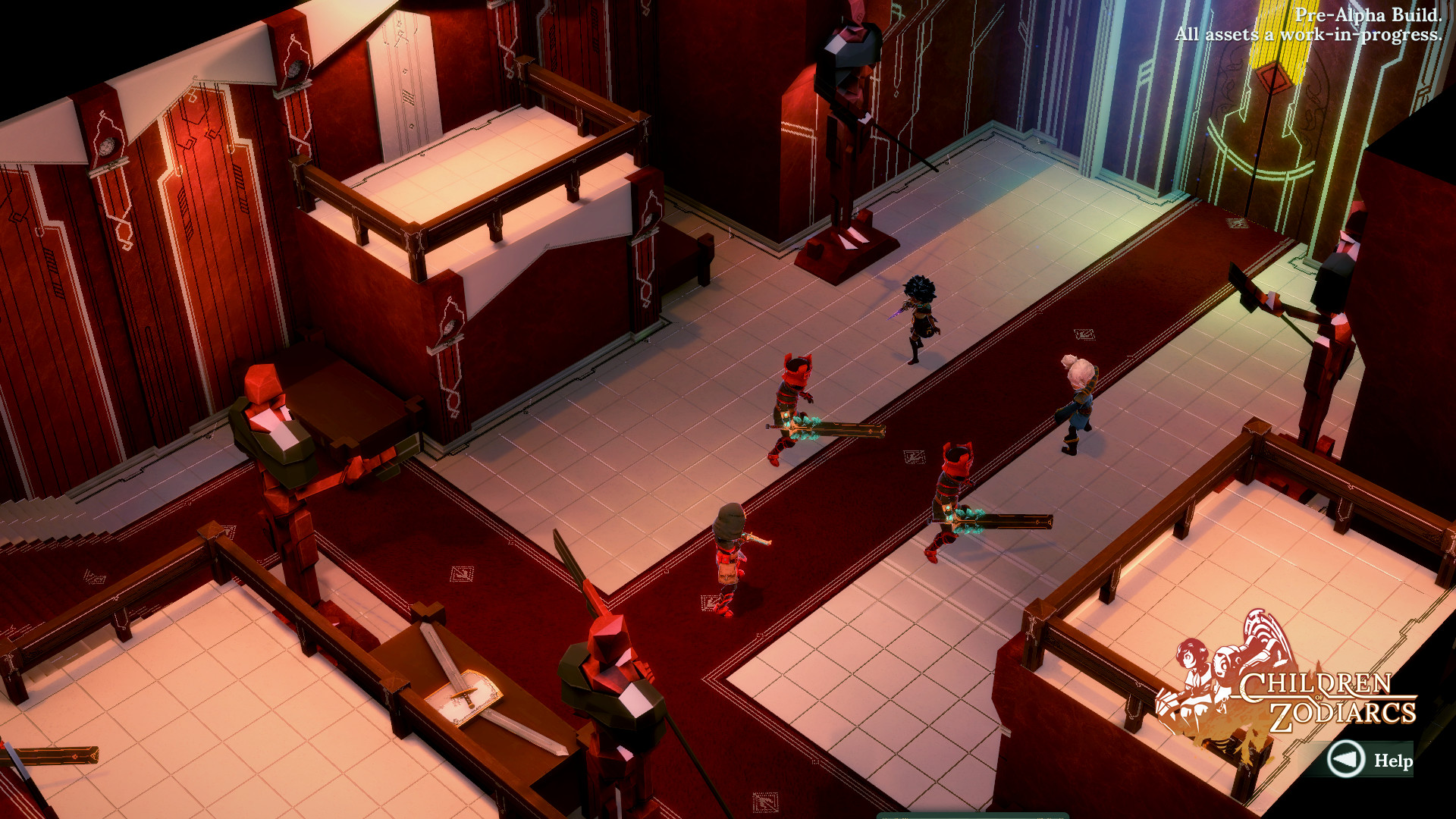Select the arrow triangle inside the Help circle
The image size is (1456, 819).
tap(1346, 761)
